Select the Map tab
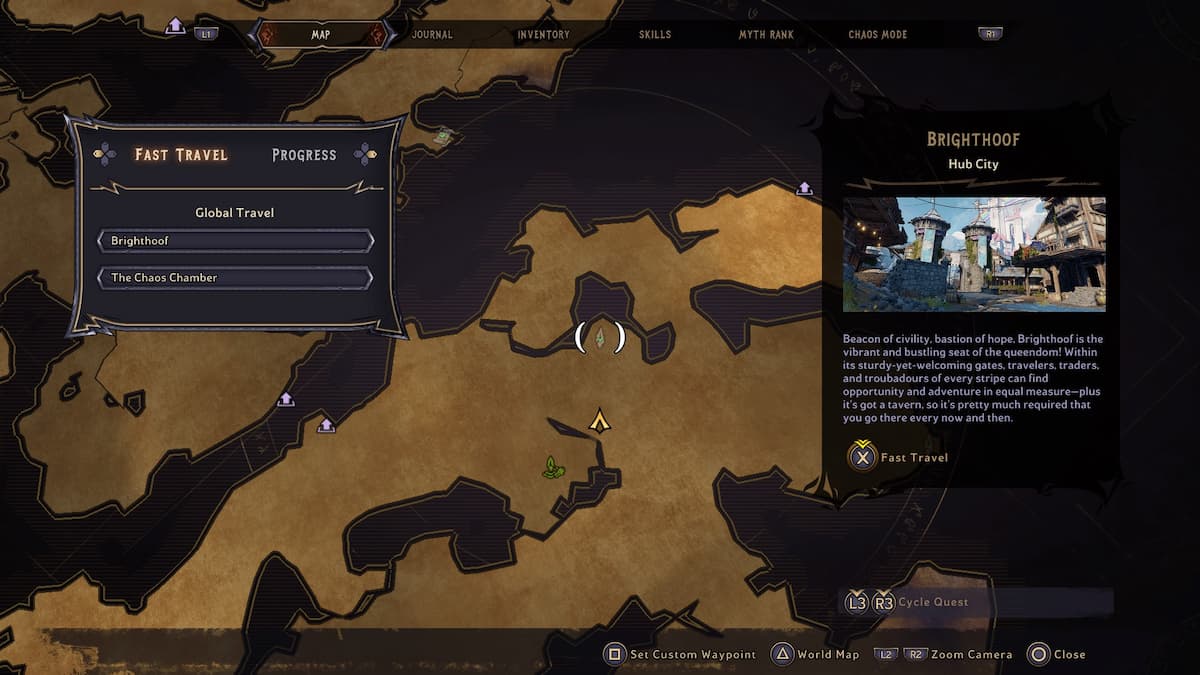Screen dimensions: 1200x675 pyautogui.click(x=320, y=35)
